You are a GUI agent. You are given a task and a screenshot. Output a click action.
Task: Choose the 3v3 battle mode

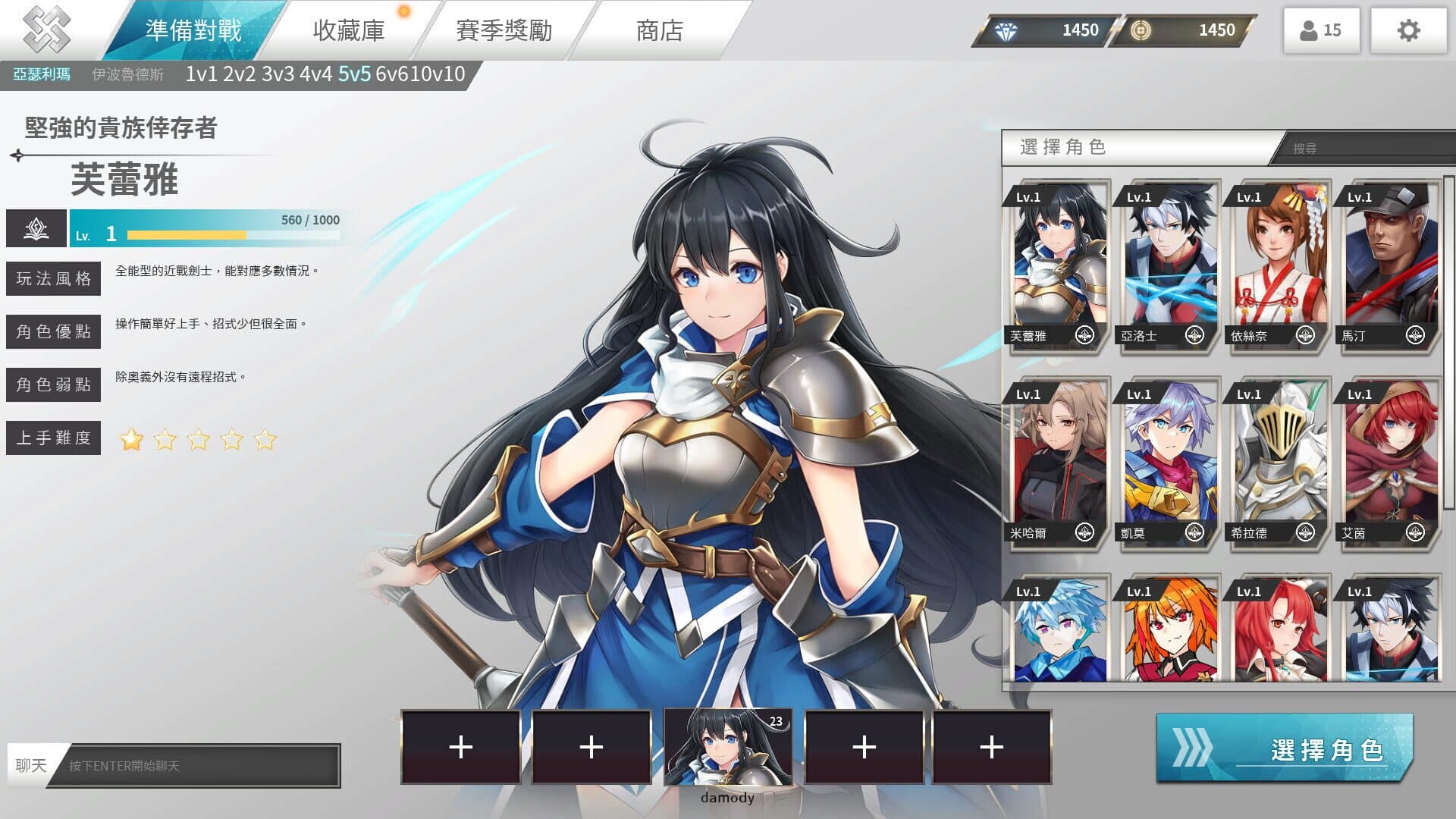[278, 74]
